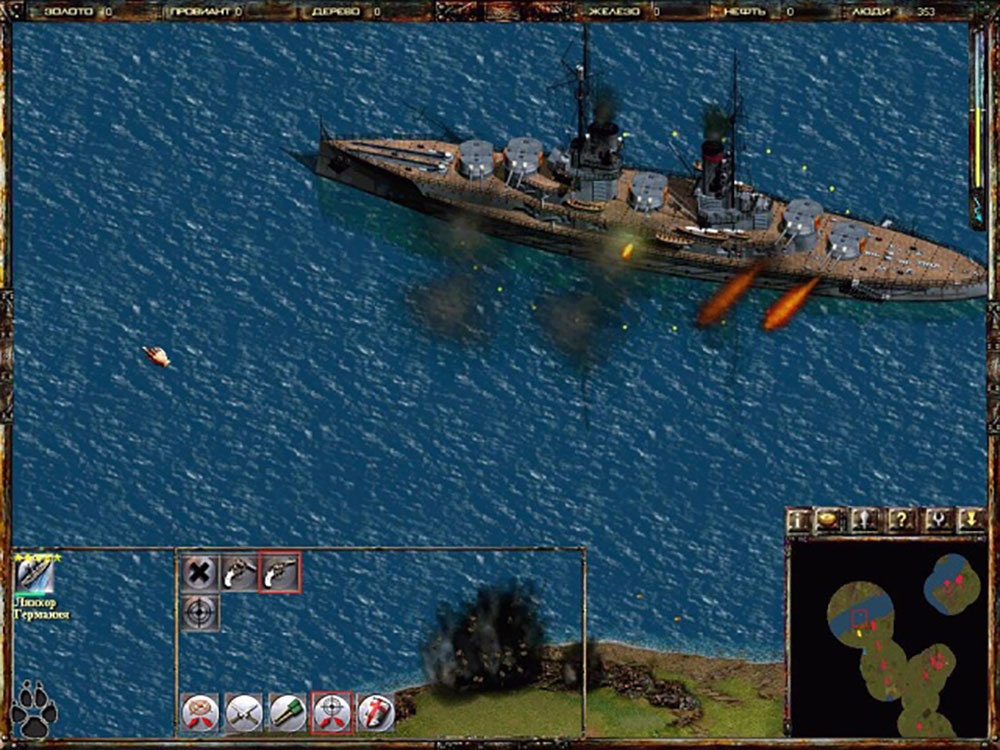Activate the crosshair target command

pyautogui.click(x=200, y=611)
